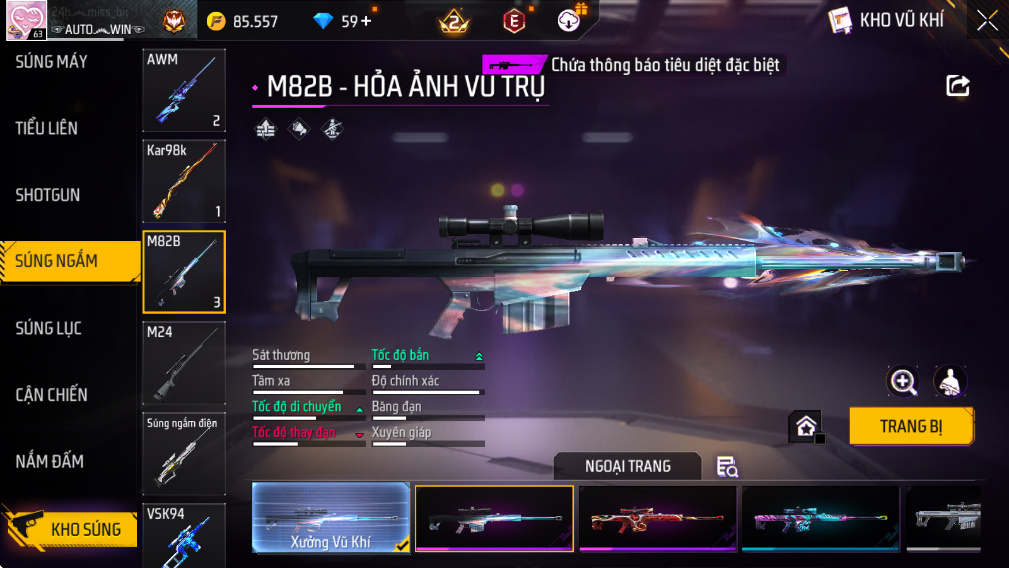Select the Kar98k weapon tile
Screen dimensions: 1009x568
[184, 181]
